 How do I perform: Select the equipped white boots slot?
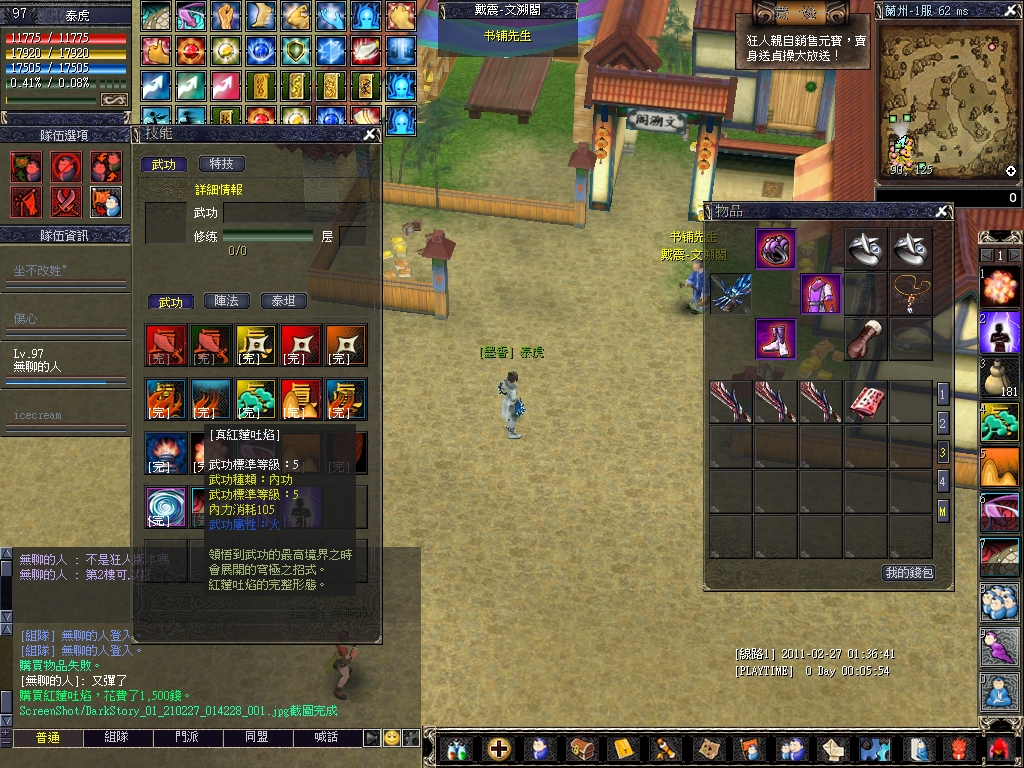pos(775,339)
